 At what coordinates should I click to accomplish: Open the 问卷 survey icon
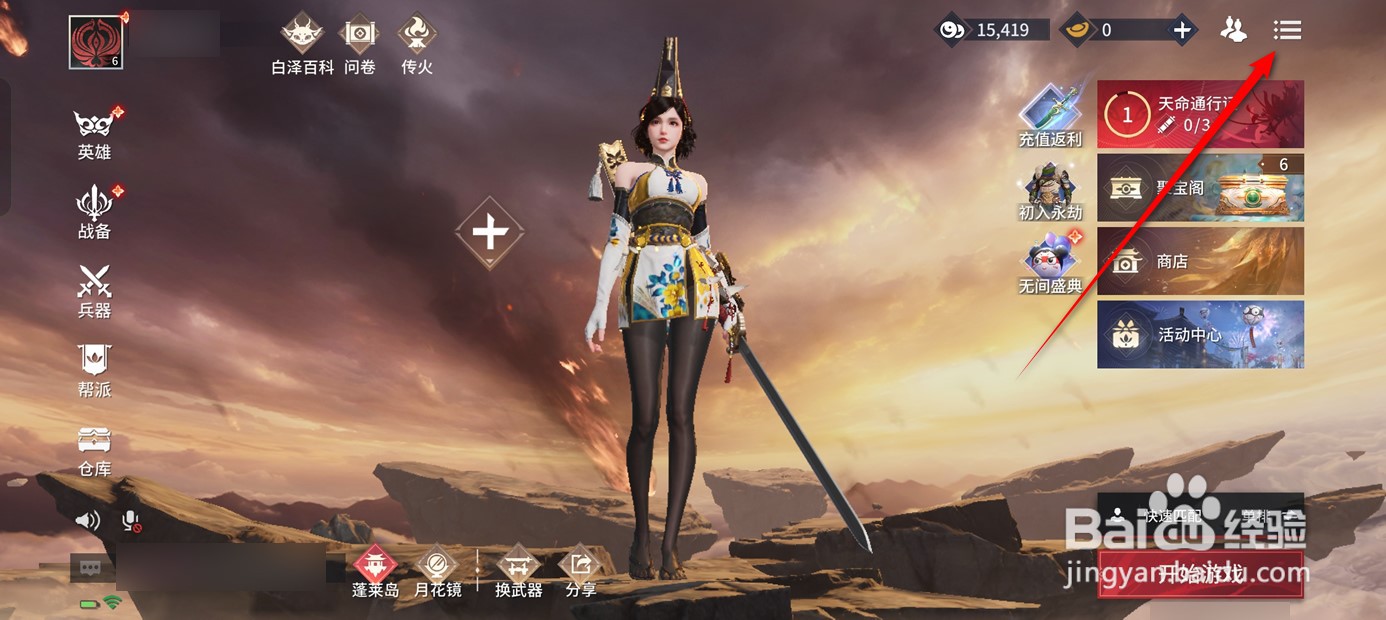pos(359,44)
